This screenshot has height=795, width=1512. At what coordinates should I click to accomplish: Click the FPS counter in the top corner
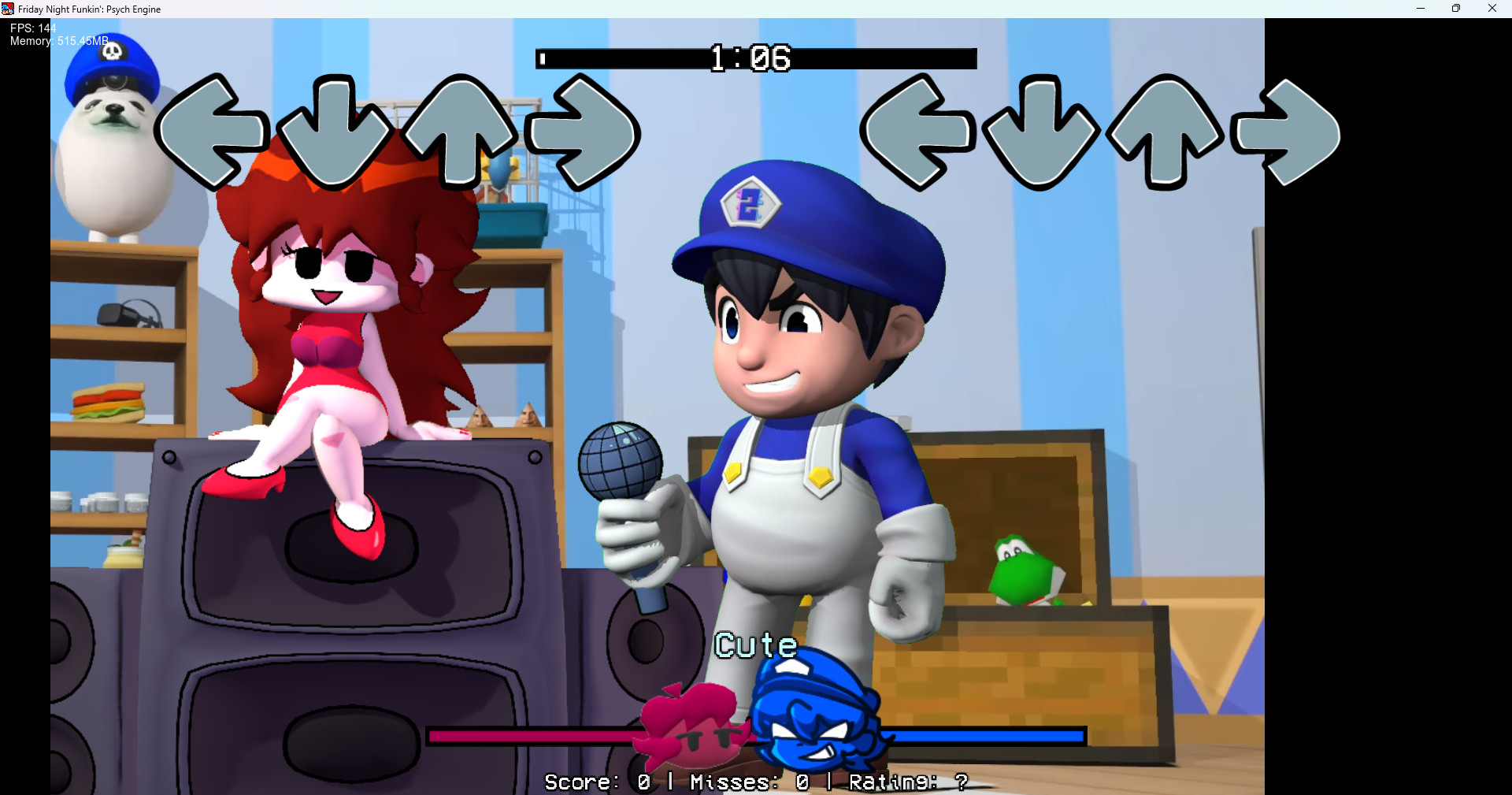click(31, 28)
